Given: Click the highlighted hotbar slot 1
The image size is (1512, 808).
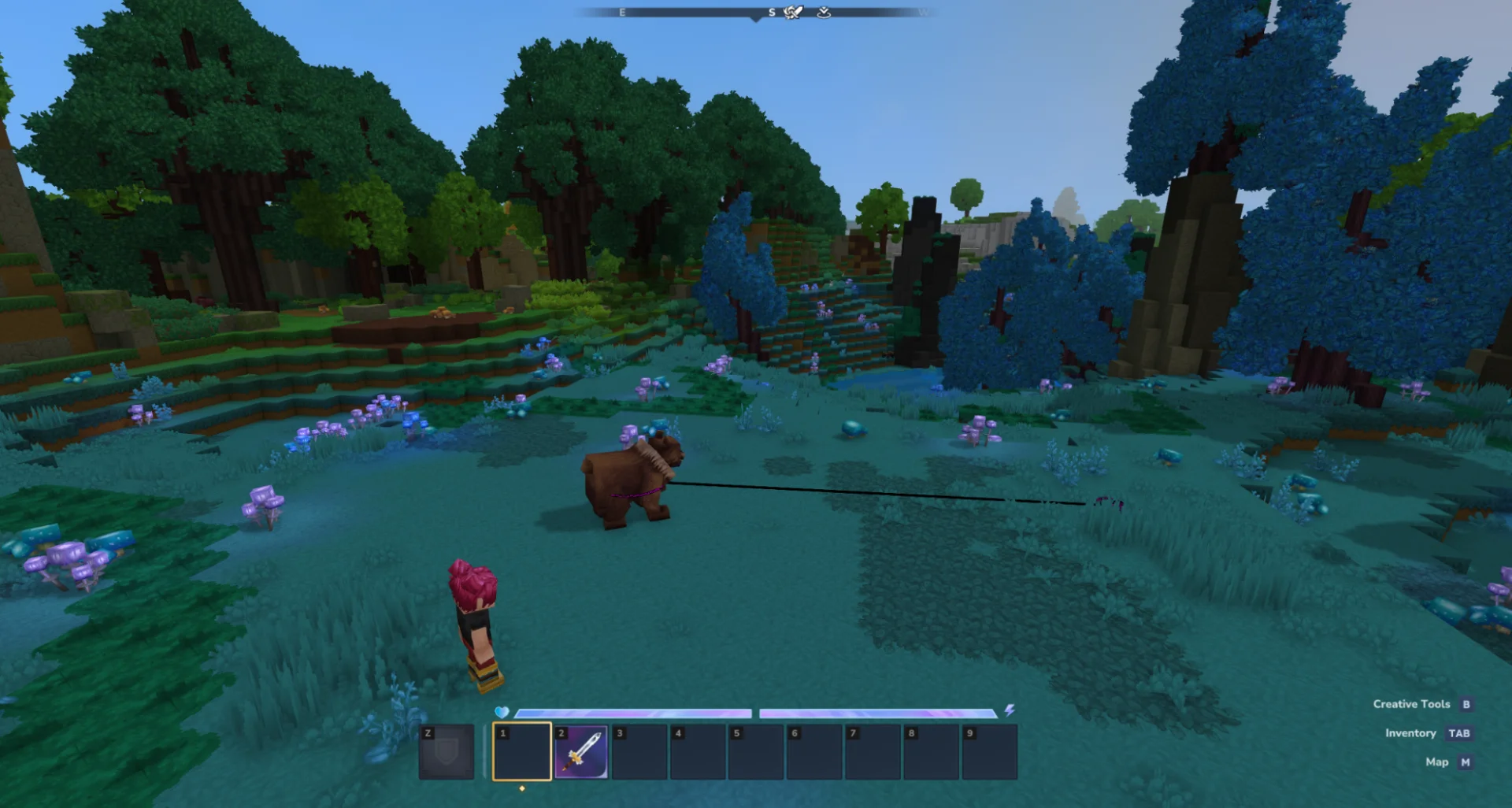Looking at the screenshot, I should (x=522, y=752).
